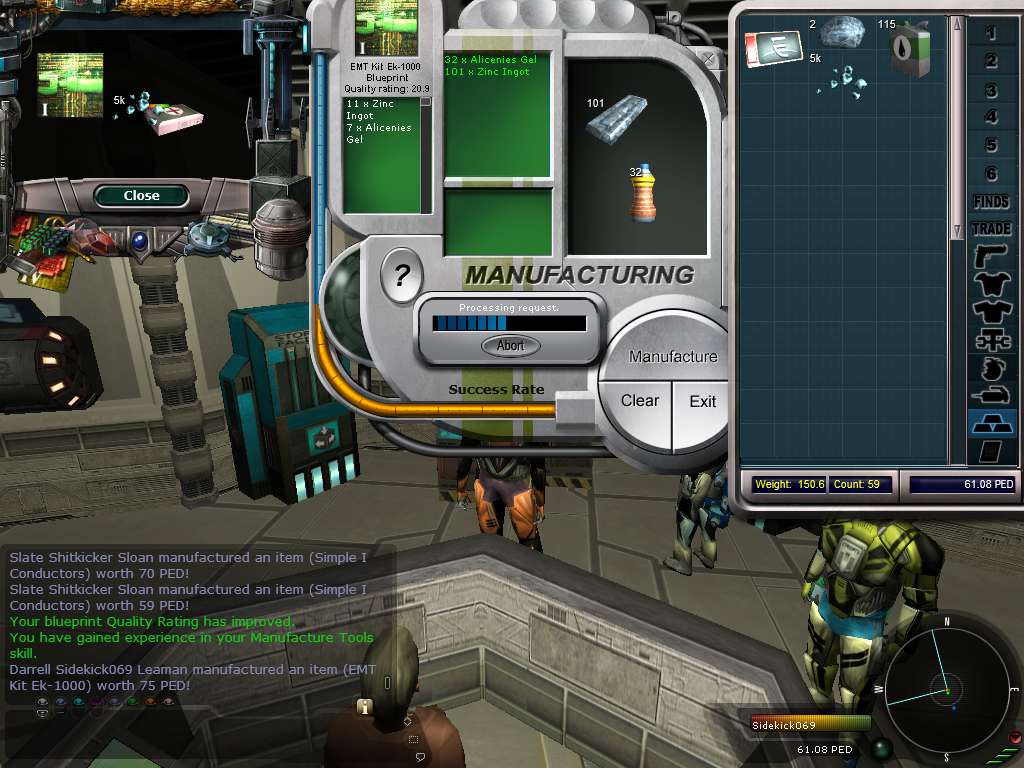Screen dimensions: 1024x768
Task: Select the green oil carton stack of 115
Action: point(912,49)
